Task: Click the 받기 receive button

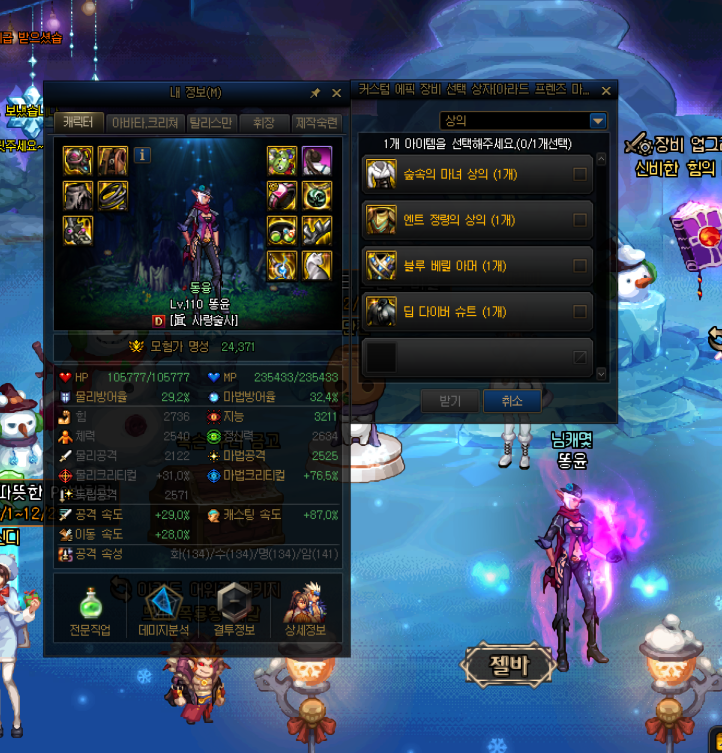Action: coord(450,401)
